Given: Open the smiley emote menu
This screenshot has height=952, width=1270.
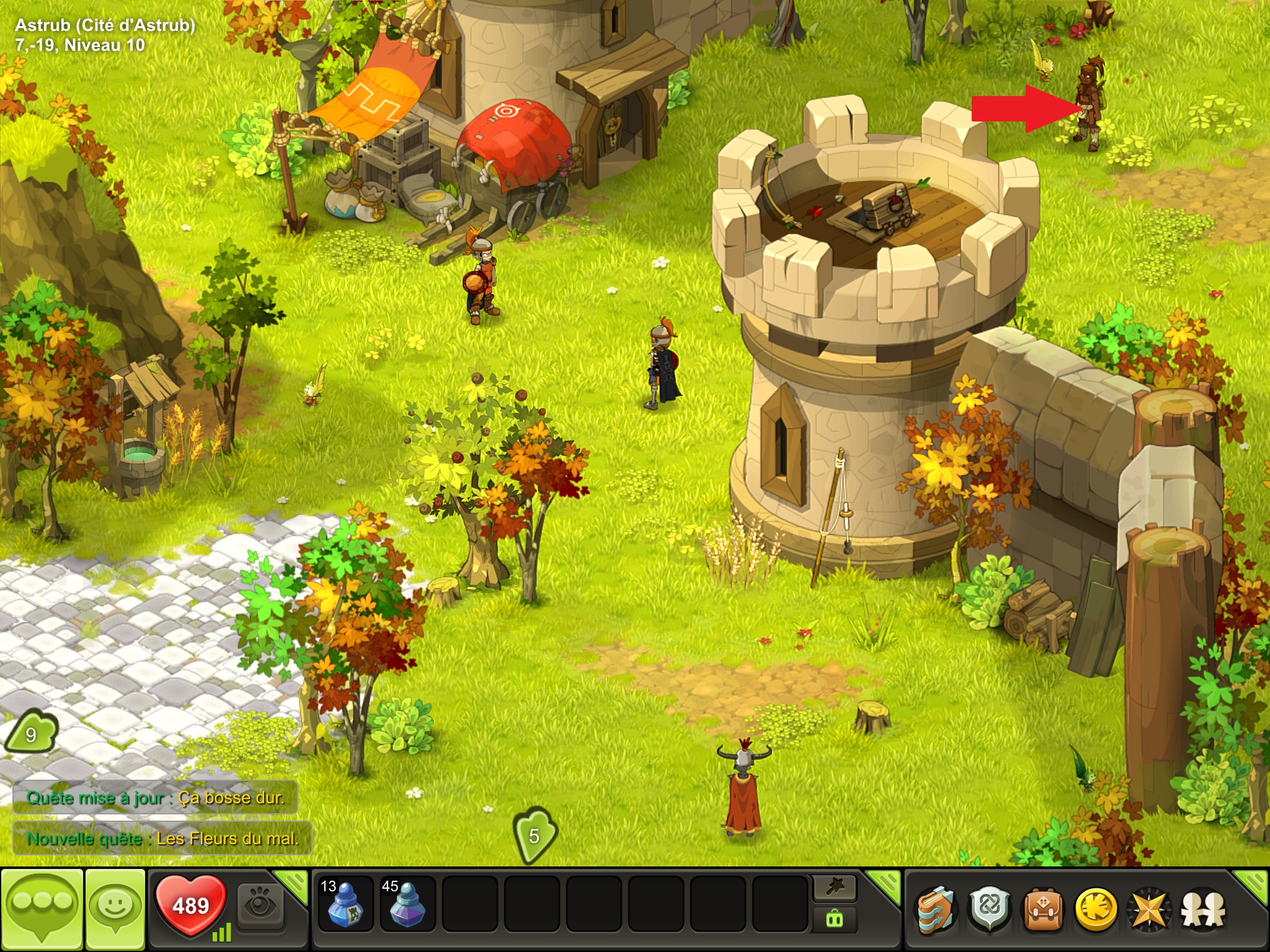Looking at the screenshot, I should coord(115,909).
